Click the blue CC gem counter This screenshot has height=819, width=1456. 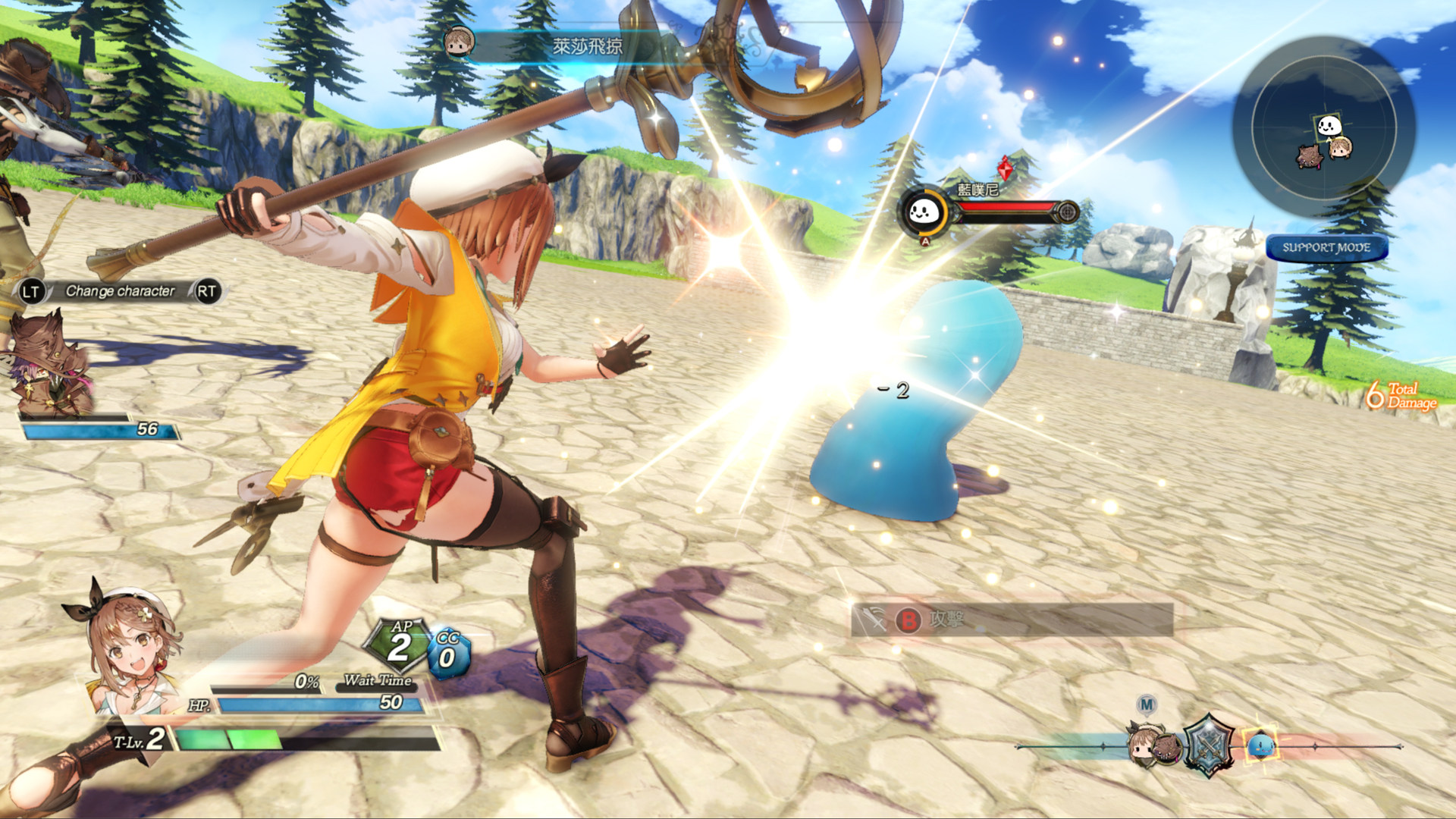click(448, 652)
